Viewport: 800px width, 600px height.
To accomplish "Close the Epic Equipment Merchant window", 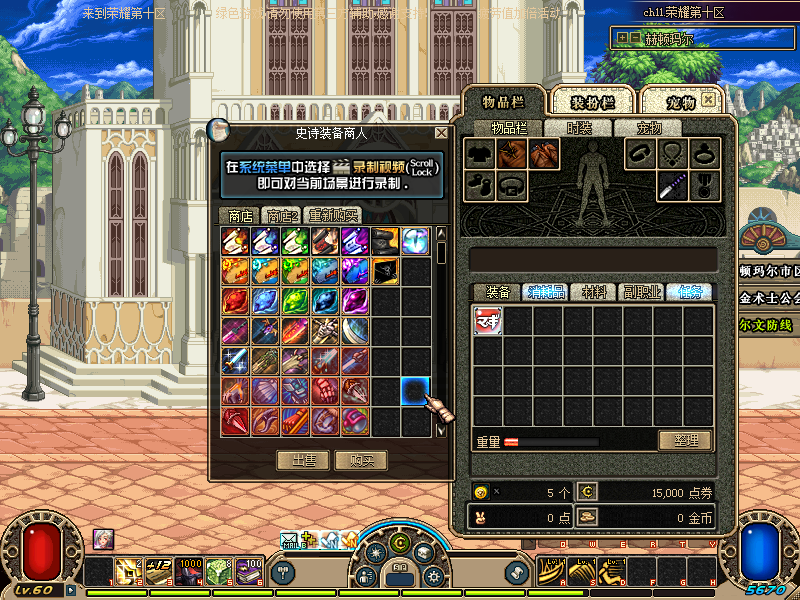I will pos(441,133).
